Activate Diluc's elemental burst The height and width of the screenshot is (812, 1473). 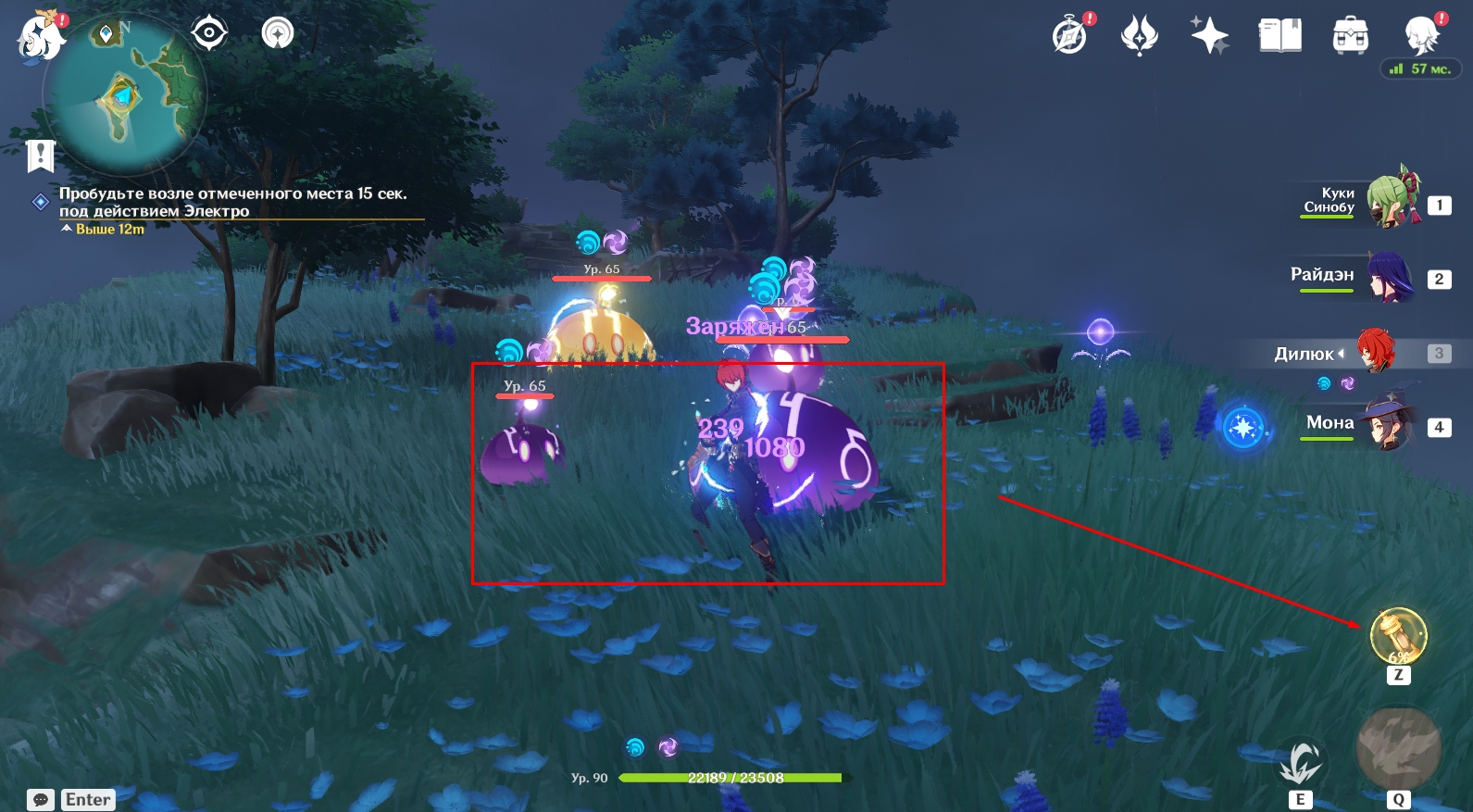(1398, 750)
